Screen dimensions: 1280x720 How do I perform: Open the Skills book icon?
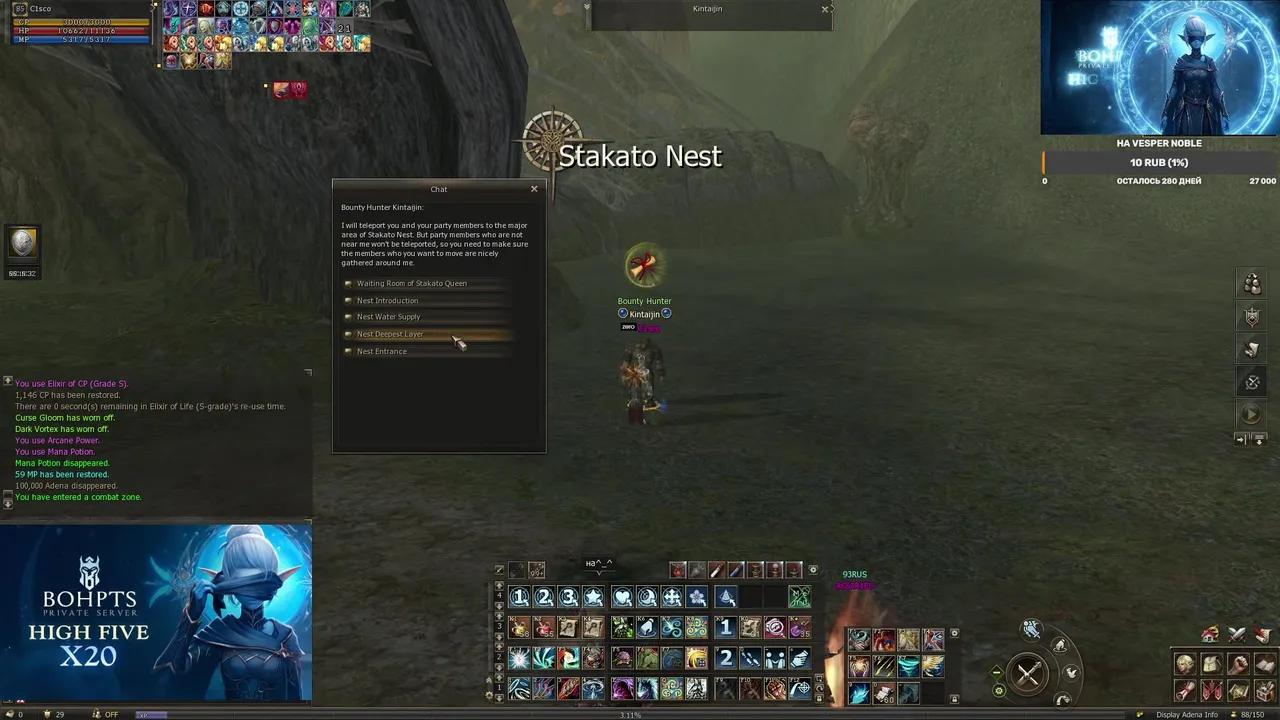[x=1265, y=663]
